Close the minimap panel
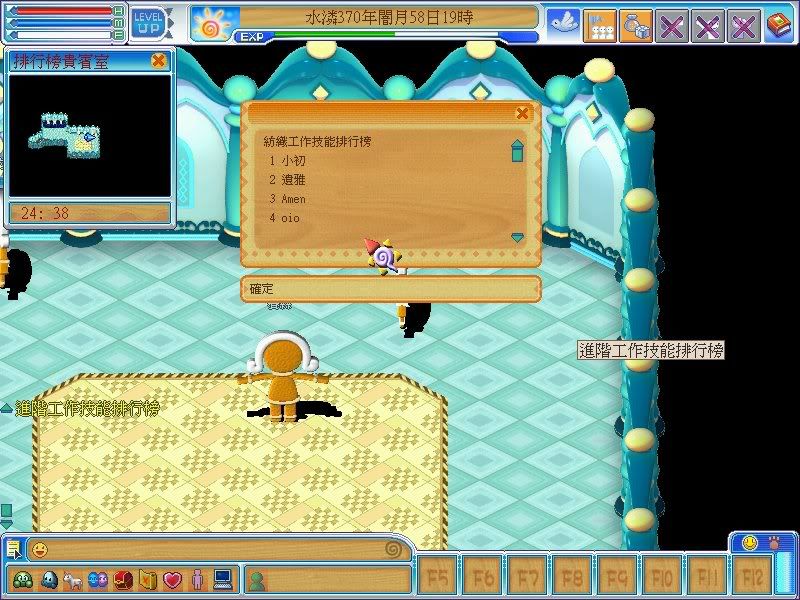The image size is (800, 600). [158, 61]
